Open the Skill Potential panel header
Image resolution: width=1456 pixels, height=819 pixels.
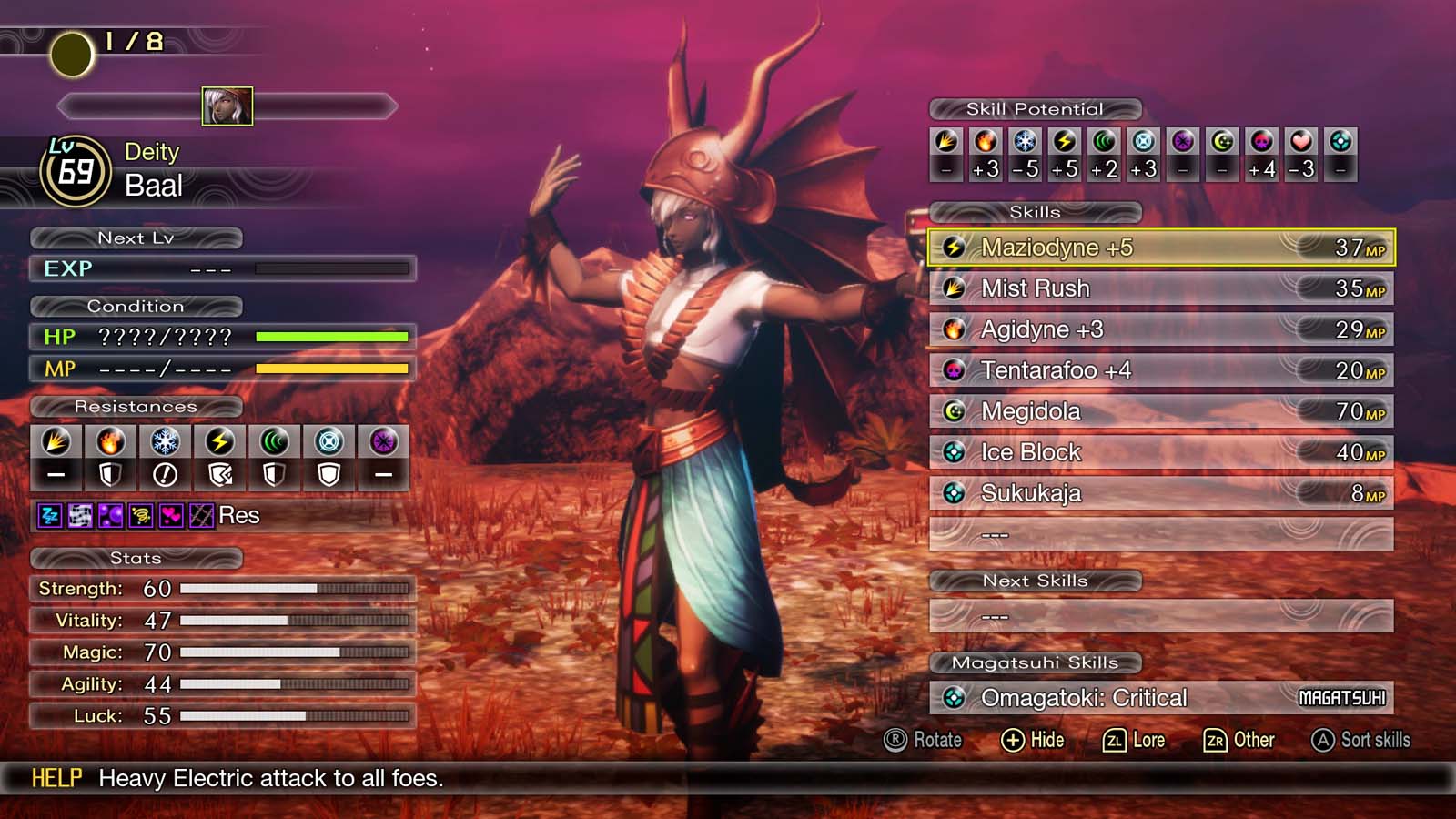point(1034,108)
